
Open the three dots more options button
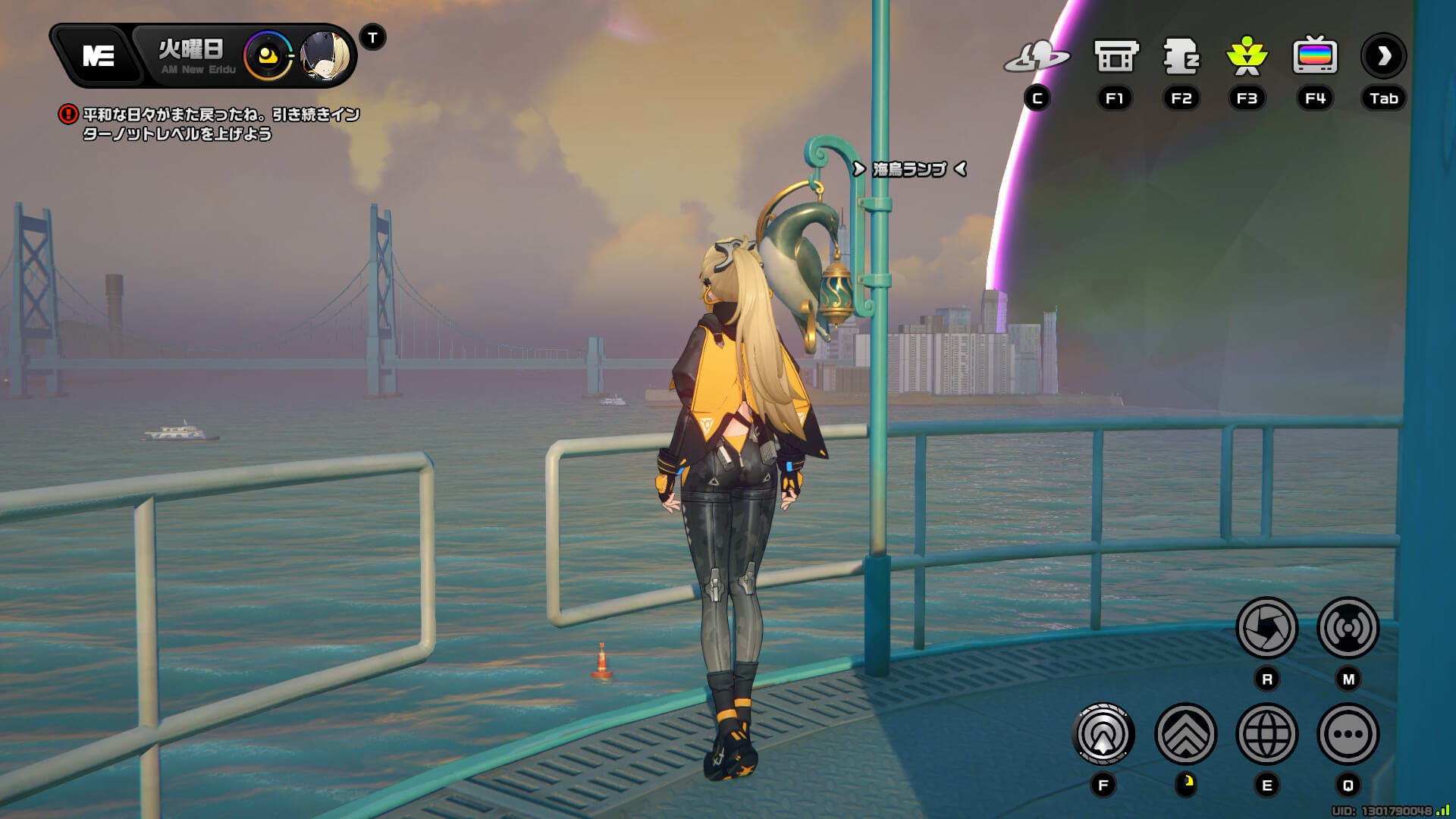coord(1348,734)
